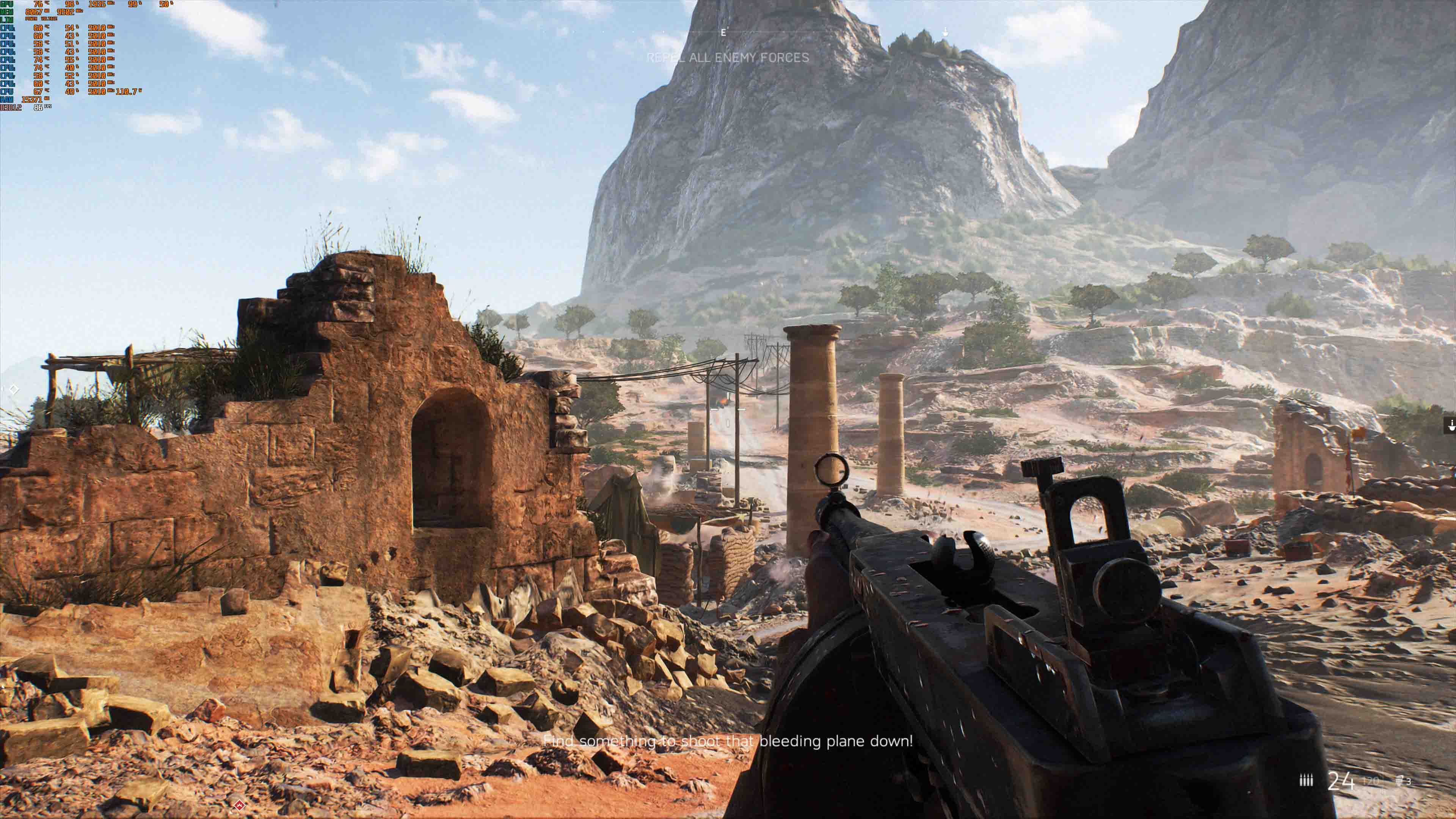This screenshot has height=819, width=1456.
Task: Click the 86 FPS counter in the overlay
Action: click(39, 108)
